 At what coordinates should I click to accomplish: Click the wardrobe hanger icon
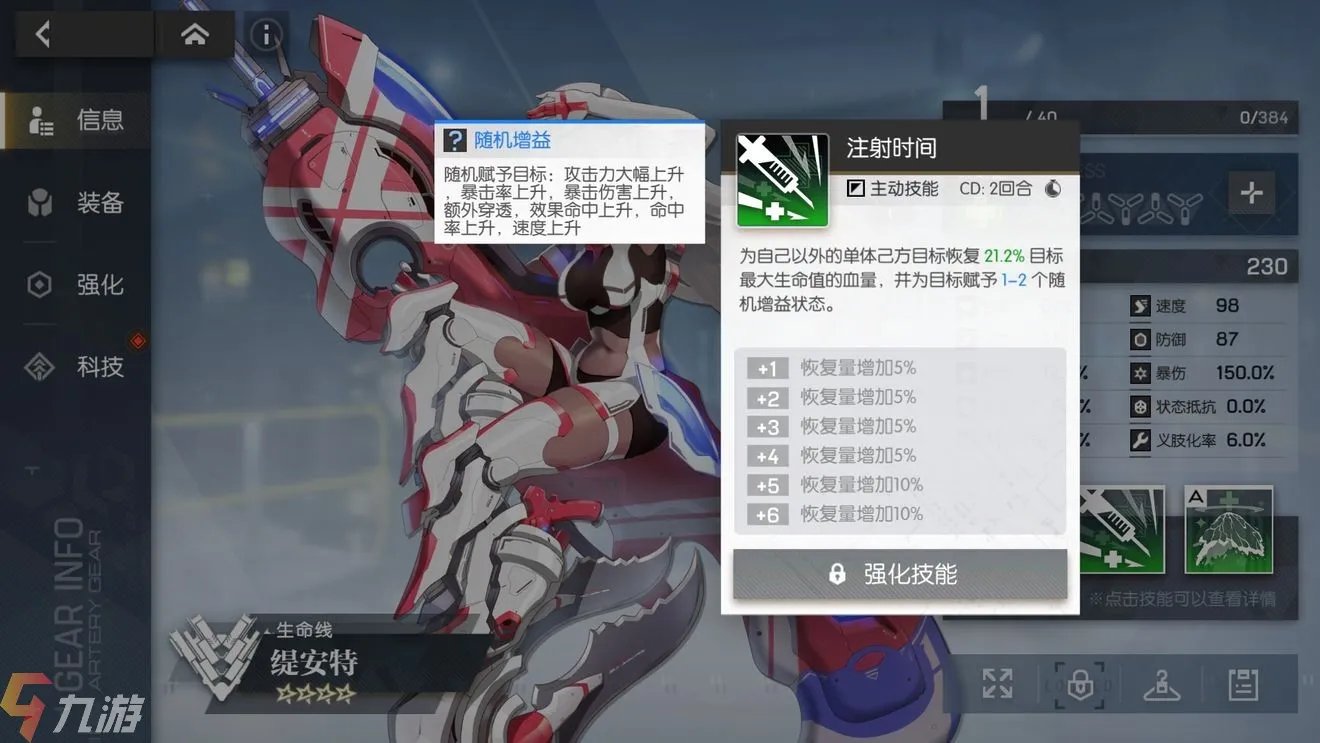pos(1160,685)
